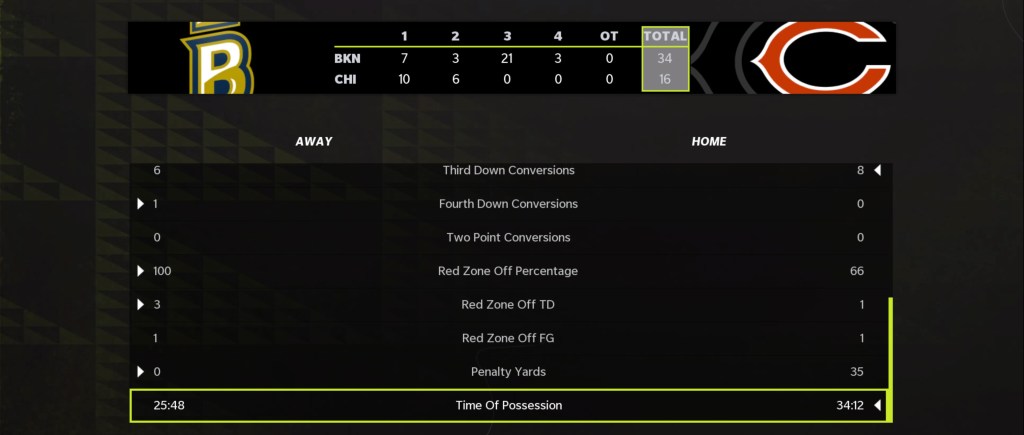The image size is (1024, 435).
Task: Click the Time Of Possession row
Action: point(509,406)
